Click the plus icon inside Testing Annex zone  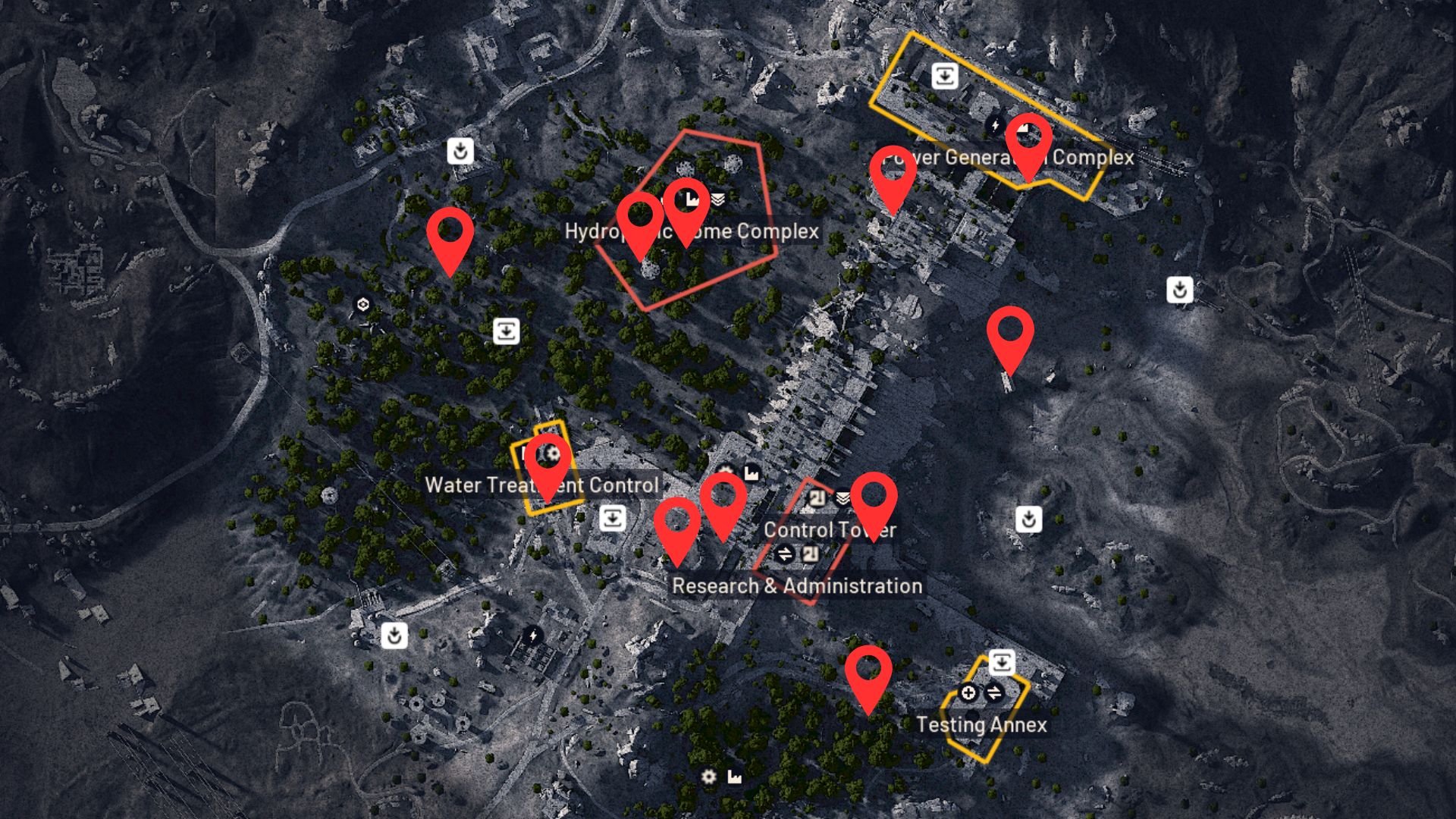pyautogui.click(x=967, y=692)
